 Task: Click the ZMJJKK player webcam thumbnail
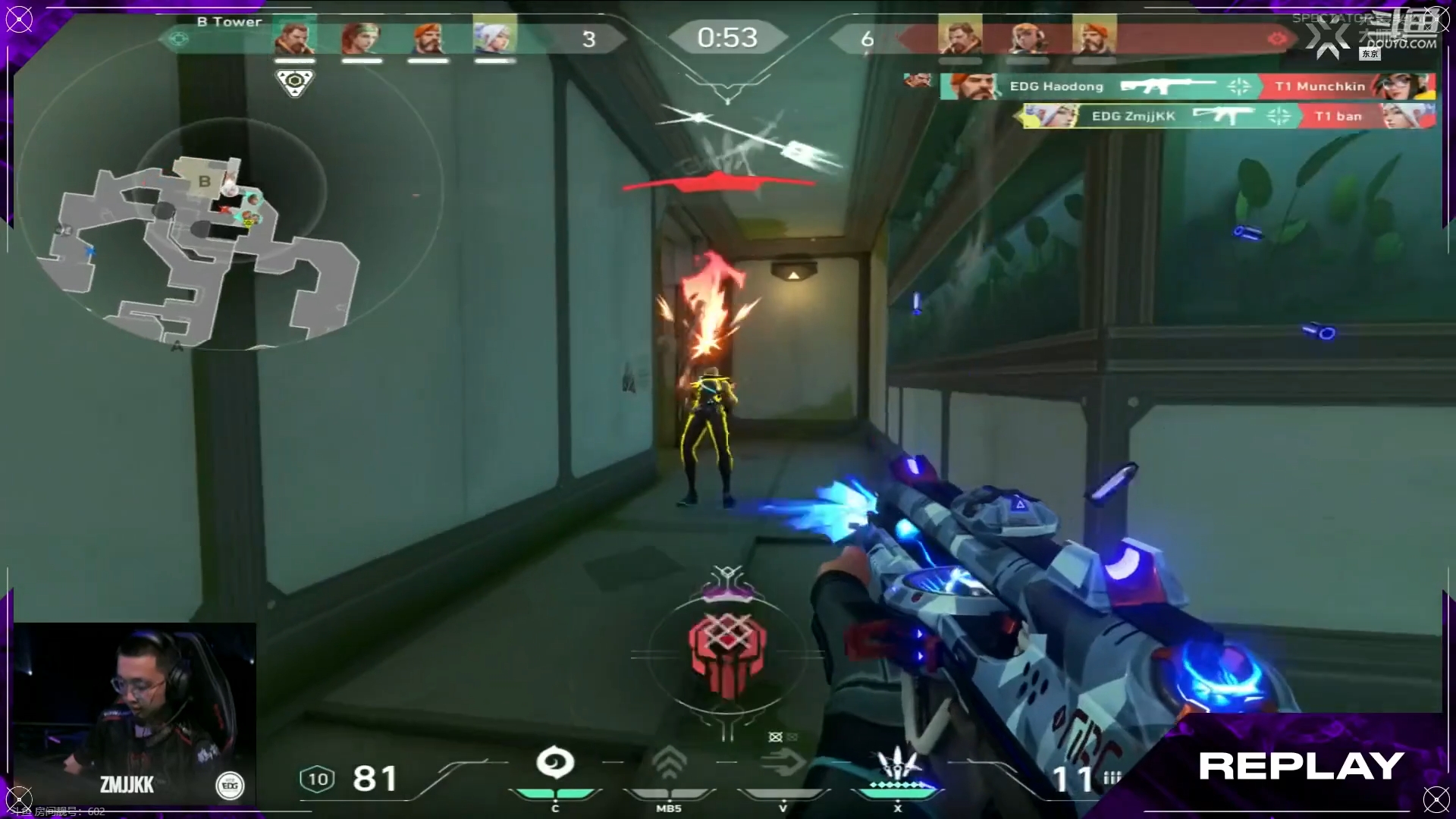click(135, 713)
